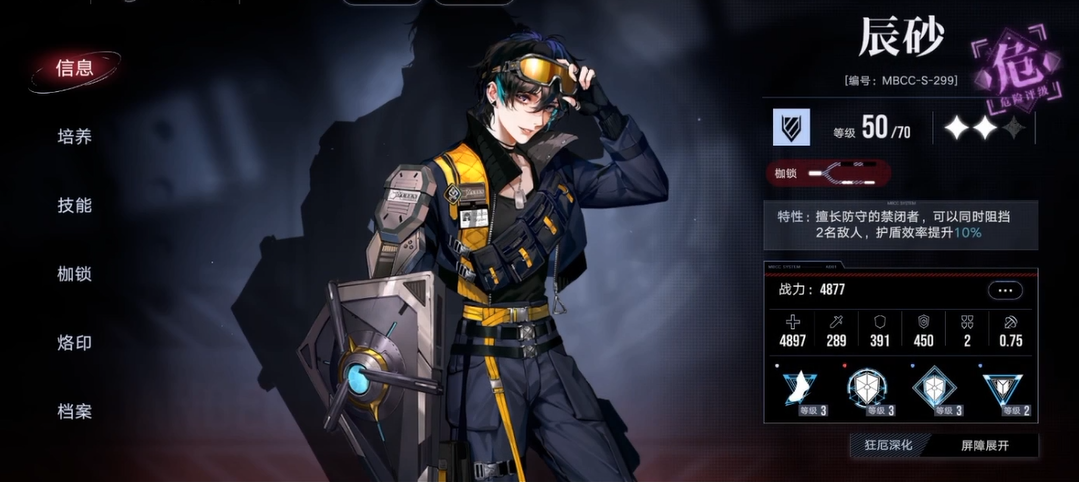Viewport: 1079px width, 482px height.
Task: Tap the red 枷锁 shackle progress bar
Action: coord(828,174)
